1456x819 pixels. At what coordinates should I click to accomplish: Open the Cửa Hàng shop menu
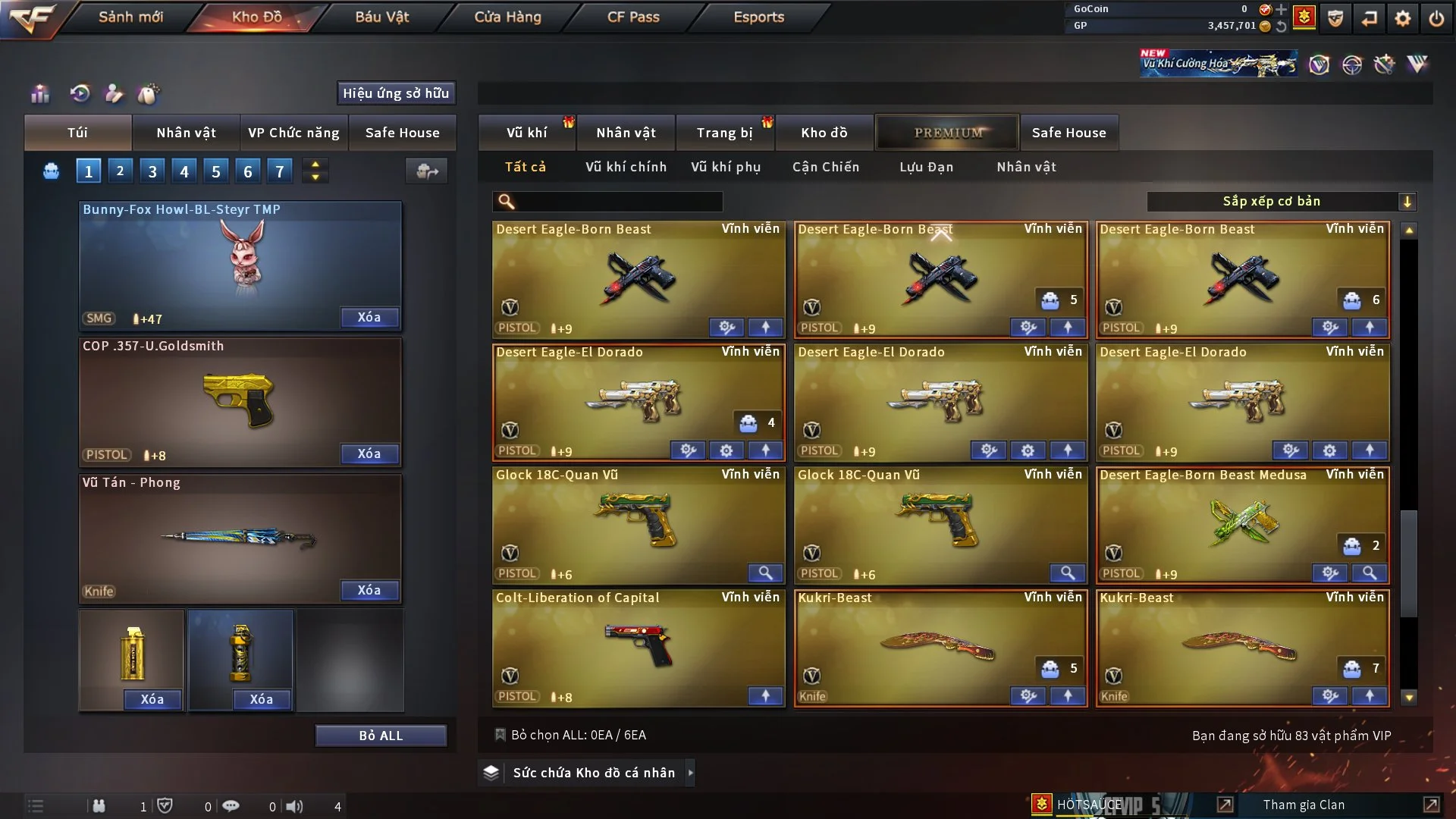click(x=507, y=17)
